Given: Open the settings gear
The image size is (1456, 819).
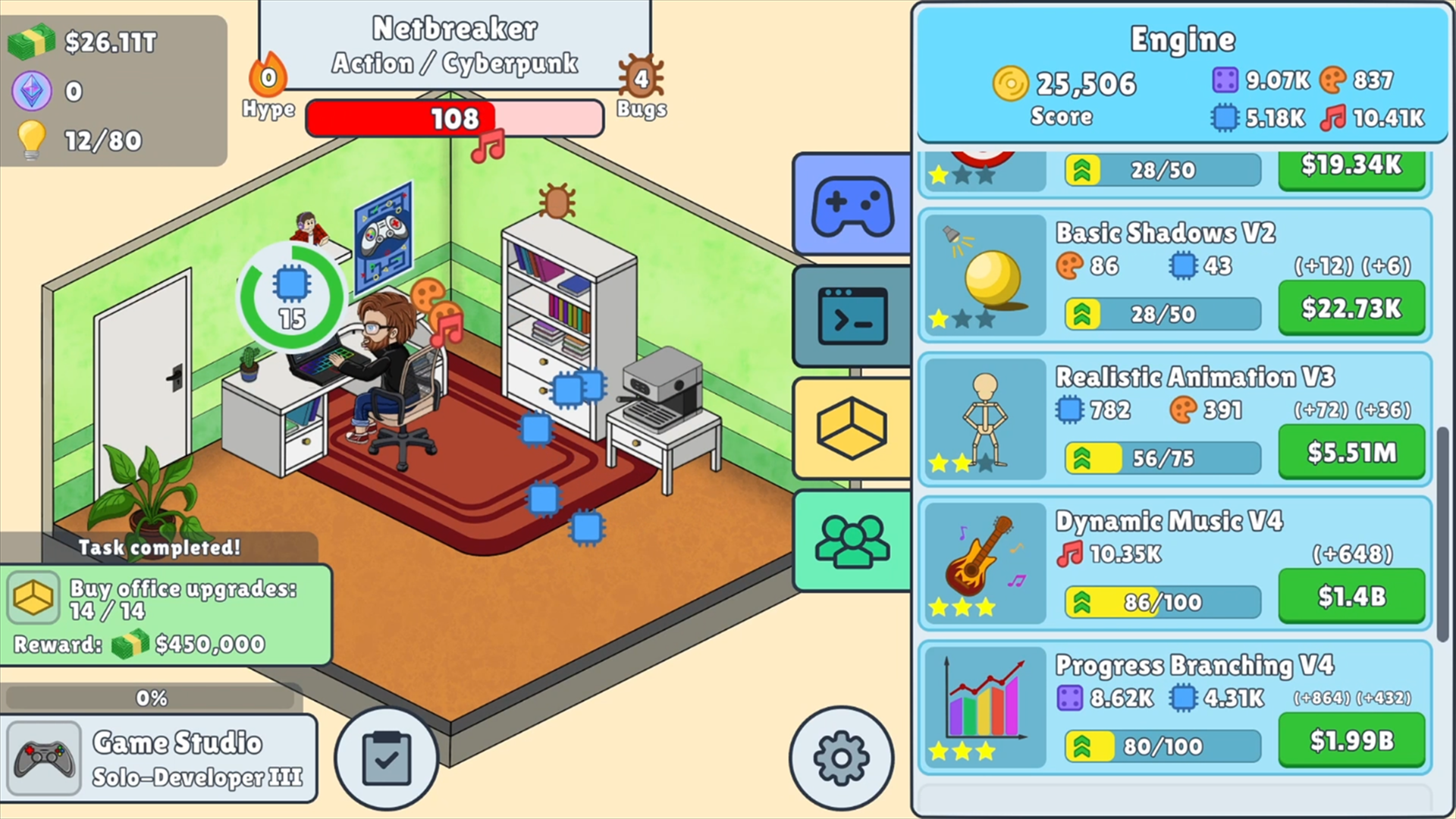Looking at the screenshot, I should (x=842, y=757).
